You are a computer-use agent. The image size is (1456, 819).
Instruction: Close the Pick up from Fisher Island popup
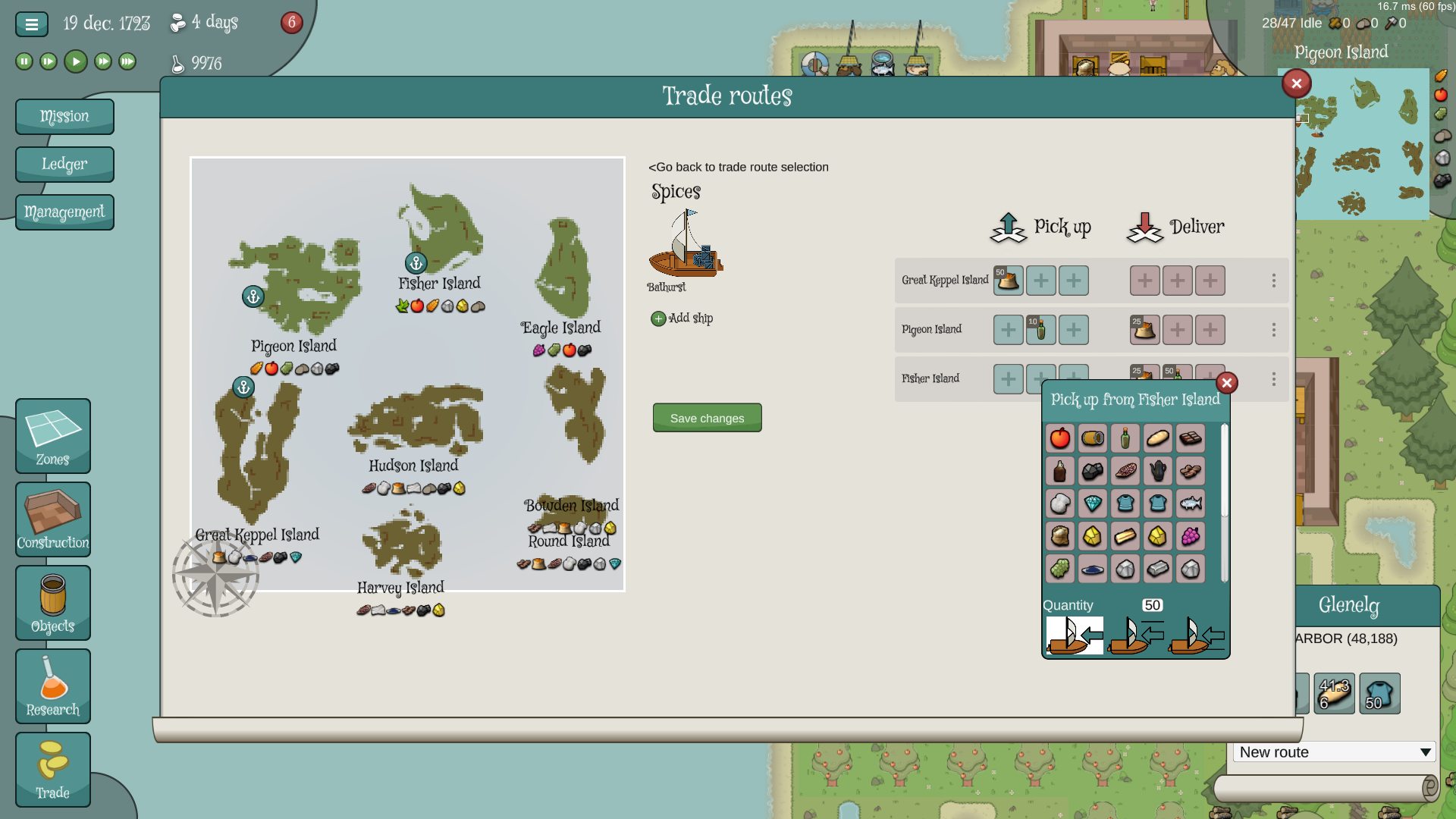coord(1227,383)
